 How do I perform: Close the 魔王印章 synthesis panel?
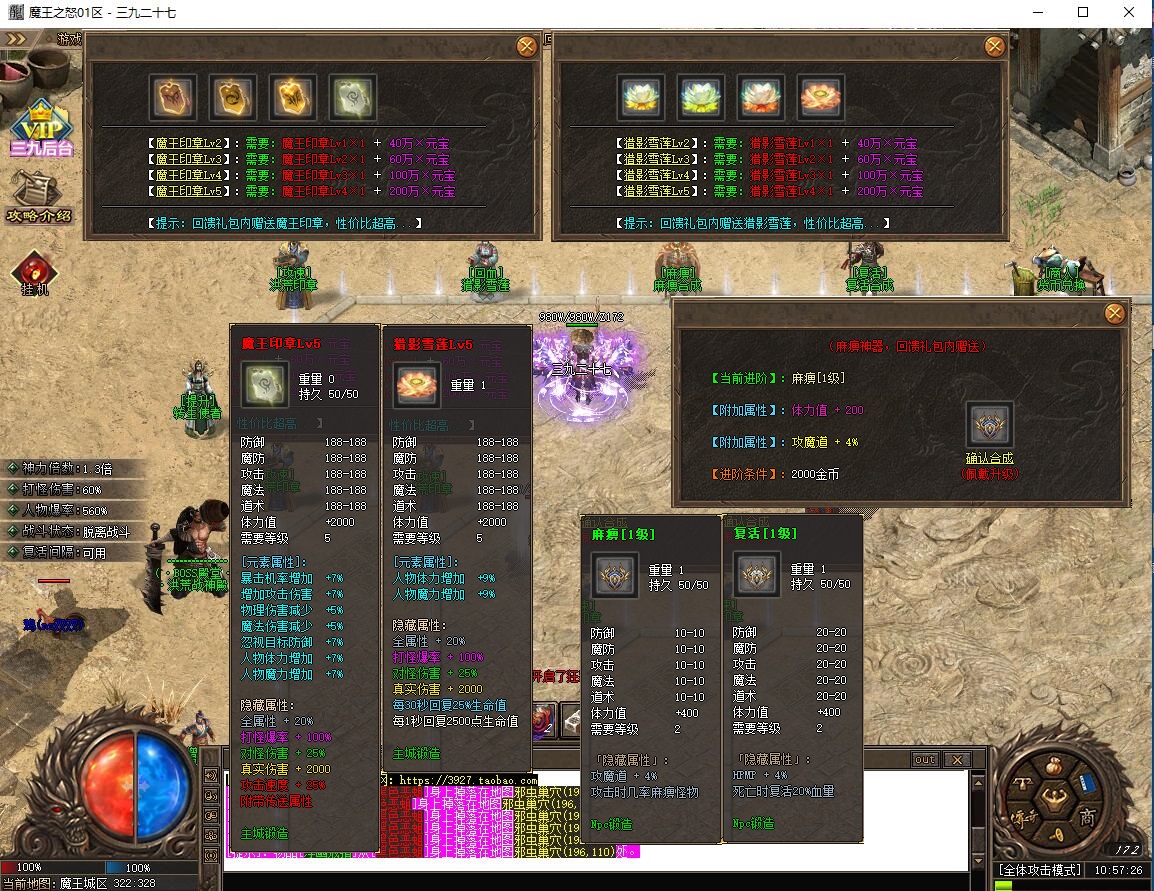click(x=527, y=46)
